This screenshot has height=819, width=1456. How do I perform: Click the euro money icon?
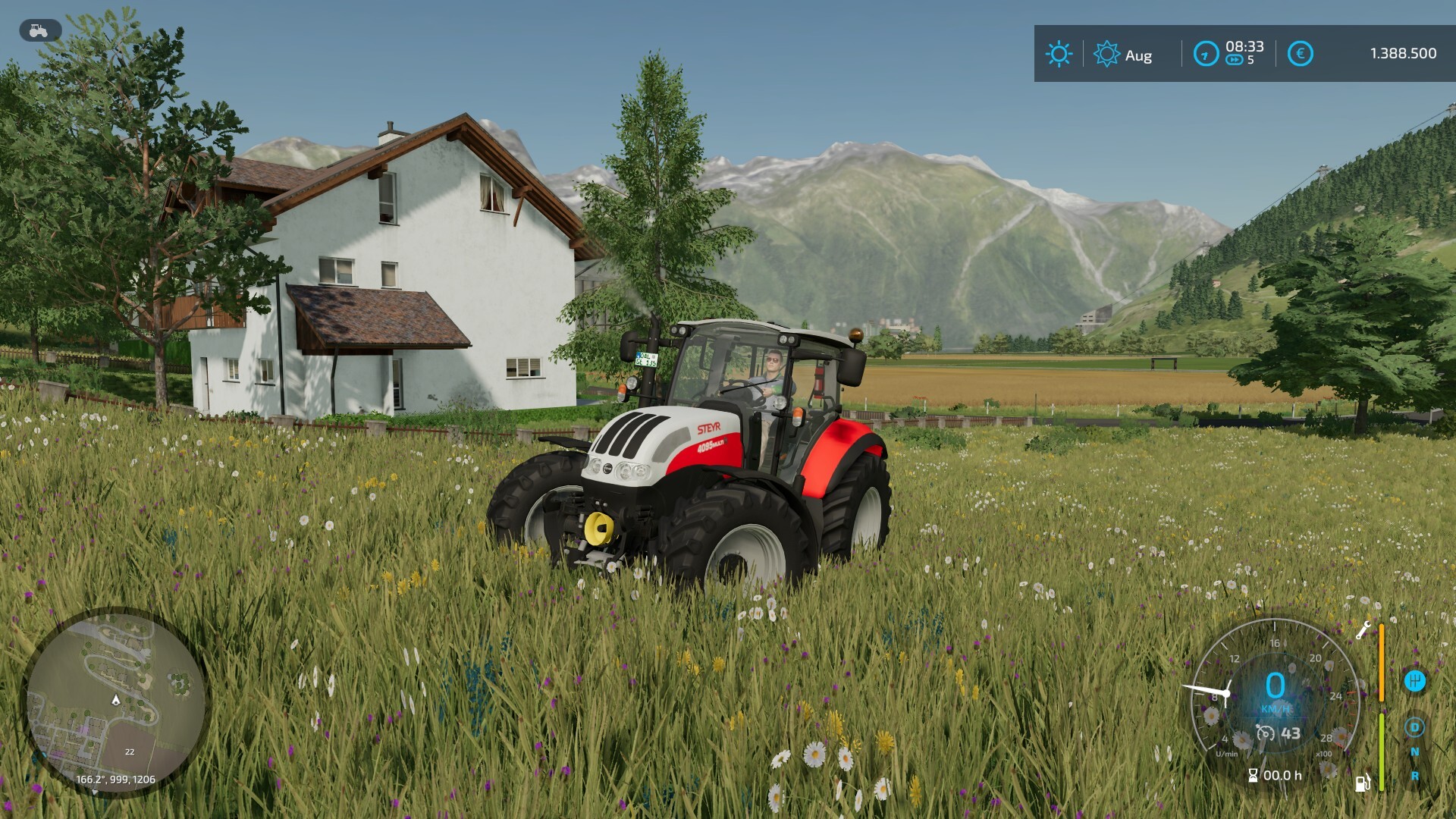[1300, 54]
